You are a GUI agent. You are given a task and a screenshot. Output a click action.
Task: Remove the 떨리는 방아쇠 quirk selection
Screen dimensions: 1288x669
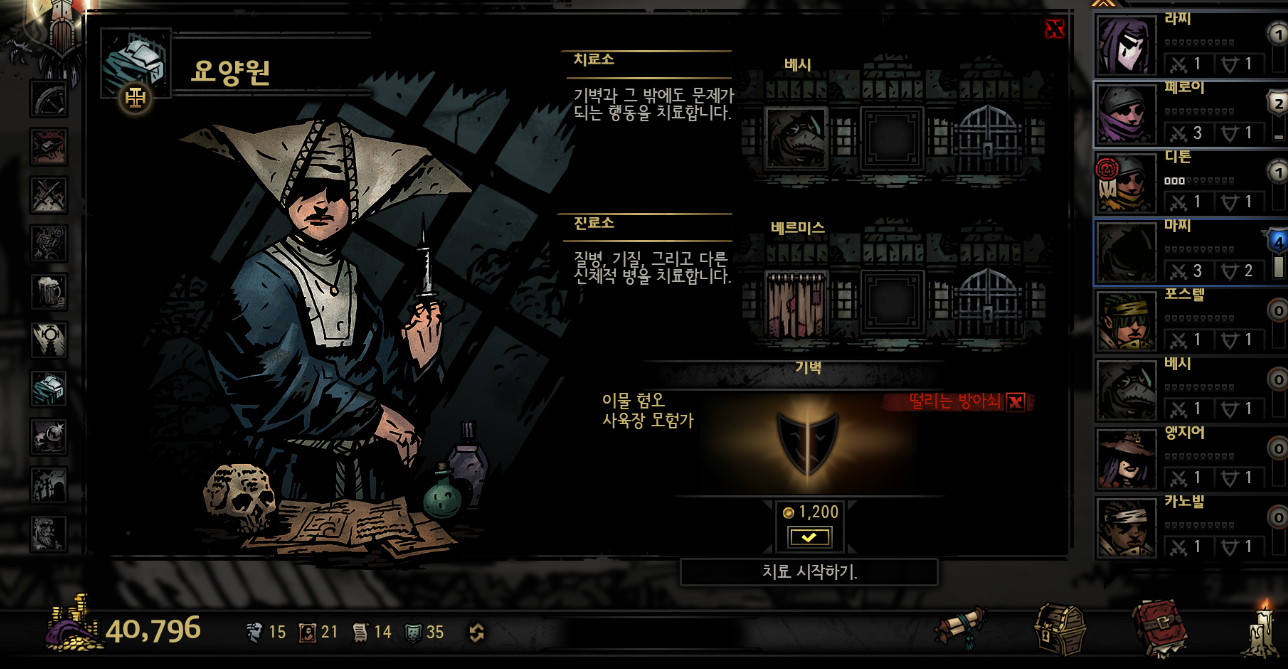[1016, 402]
